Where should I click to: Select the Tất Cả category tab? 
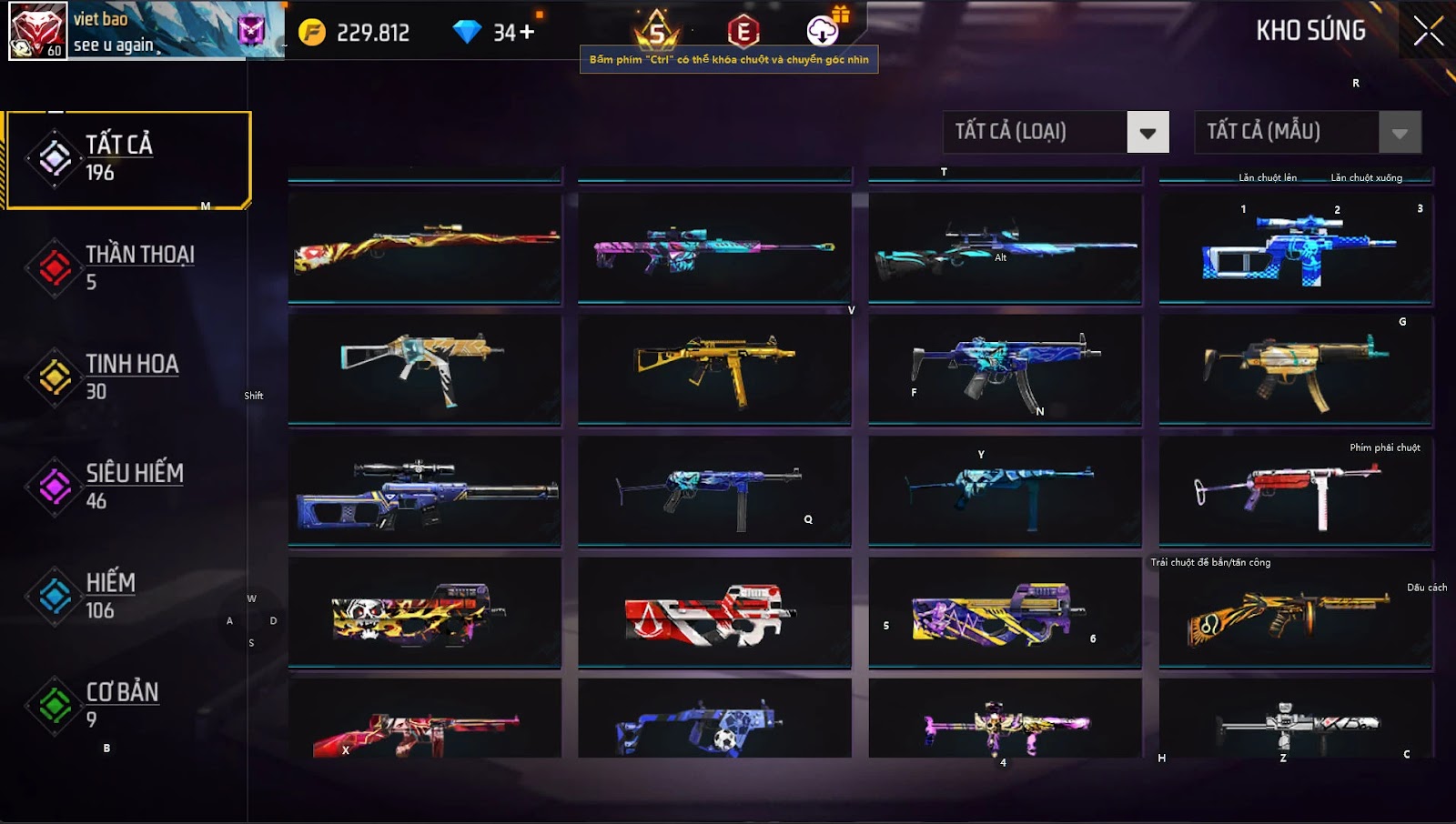click(128, 159)
